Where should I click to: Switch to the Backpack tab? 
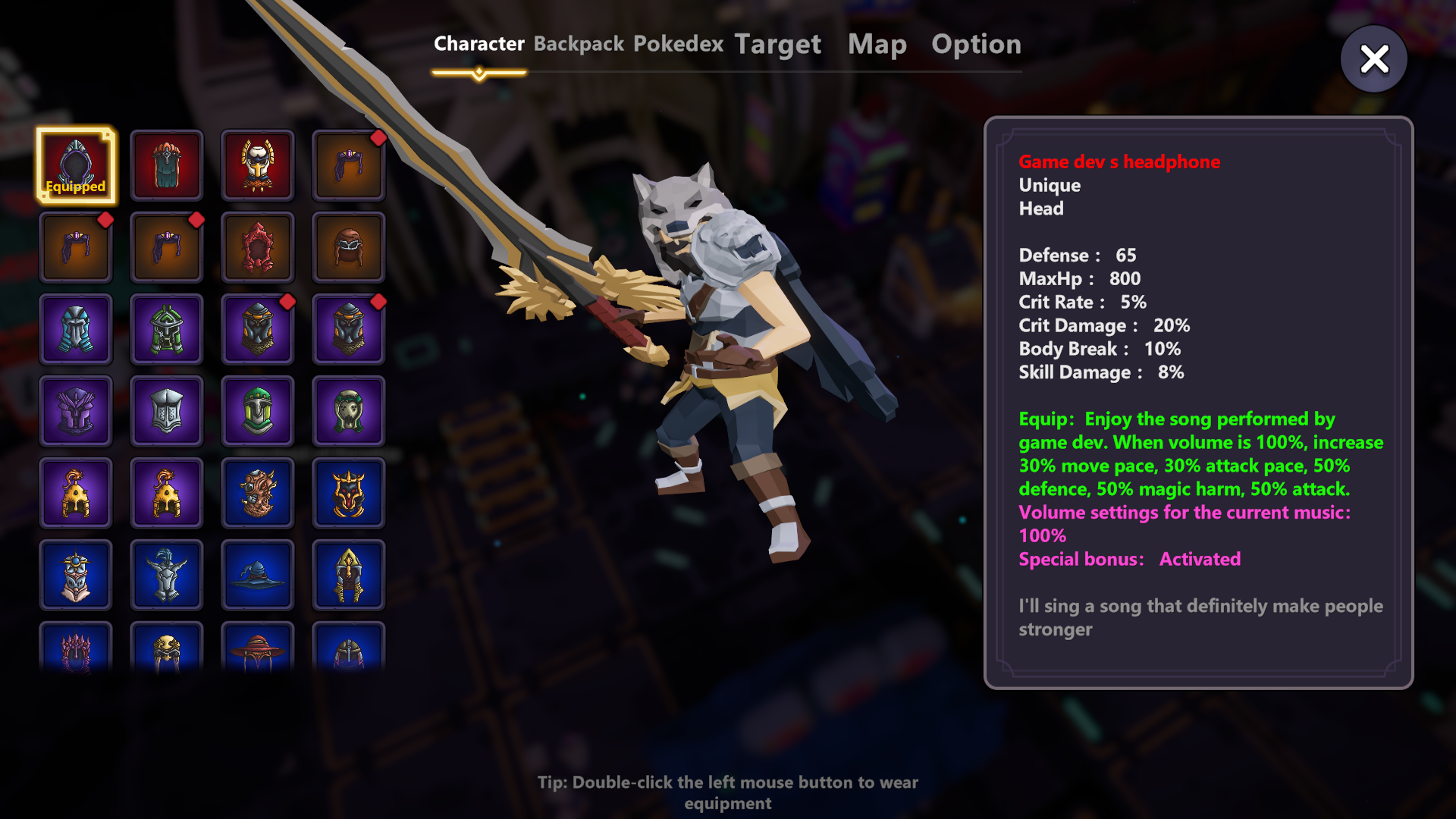[x=578, y=44]
